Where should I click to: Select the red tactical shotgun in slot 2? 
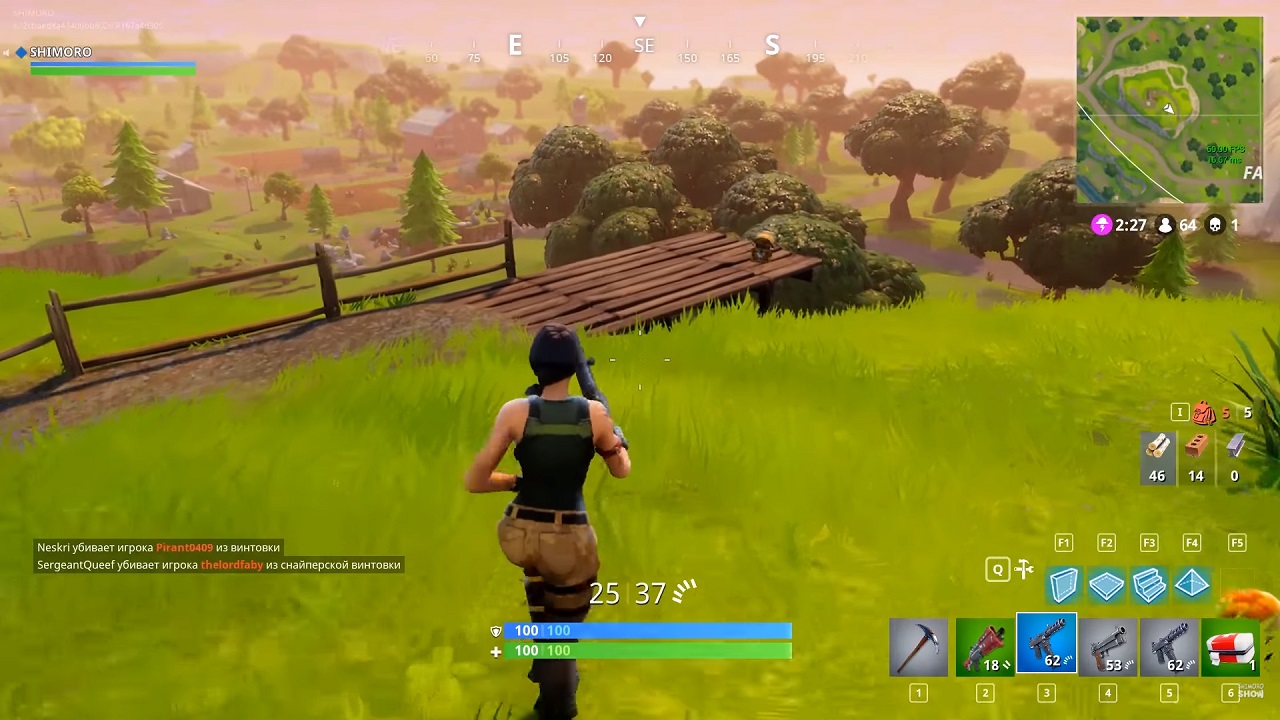[984, 648]
